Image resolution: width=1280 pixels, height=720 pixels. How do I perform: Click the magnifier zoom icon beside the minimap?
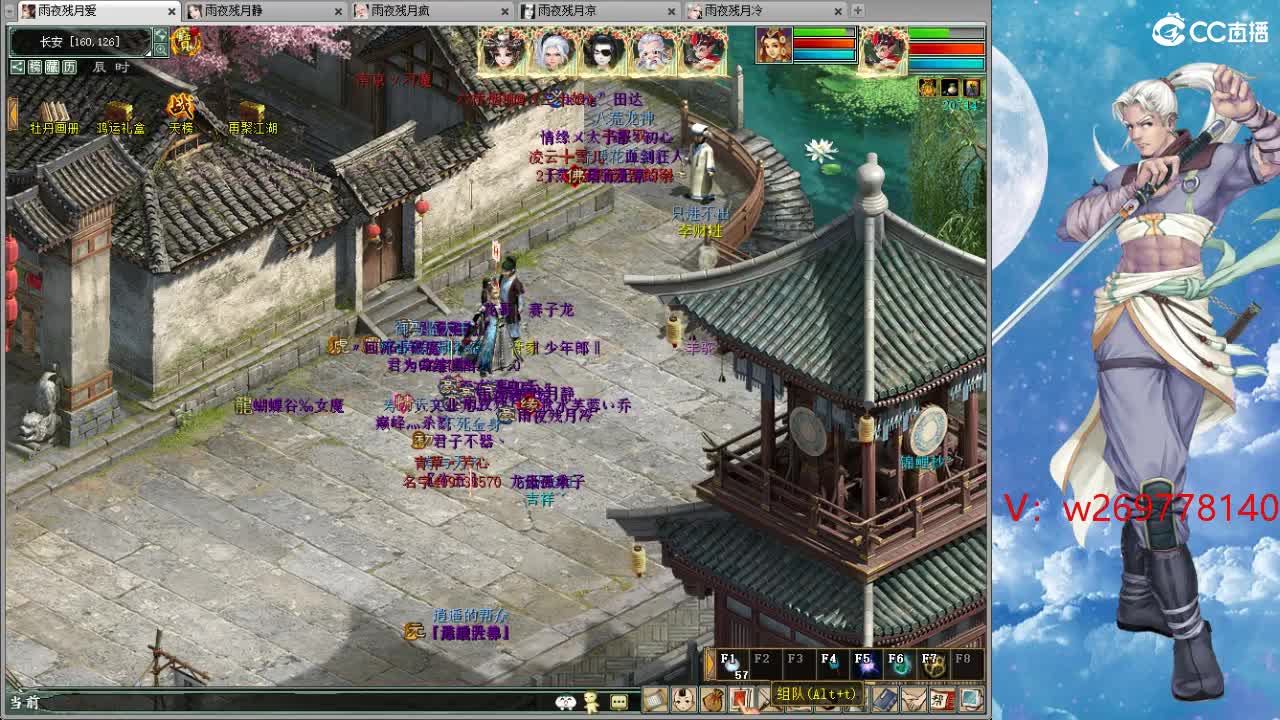coord(161,49)
